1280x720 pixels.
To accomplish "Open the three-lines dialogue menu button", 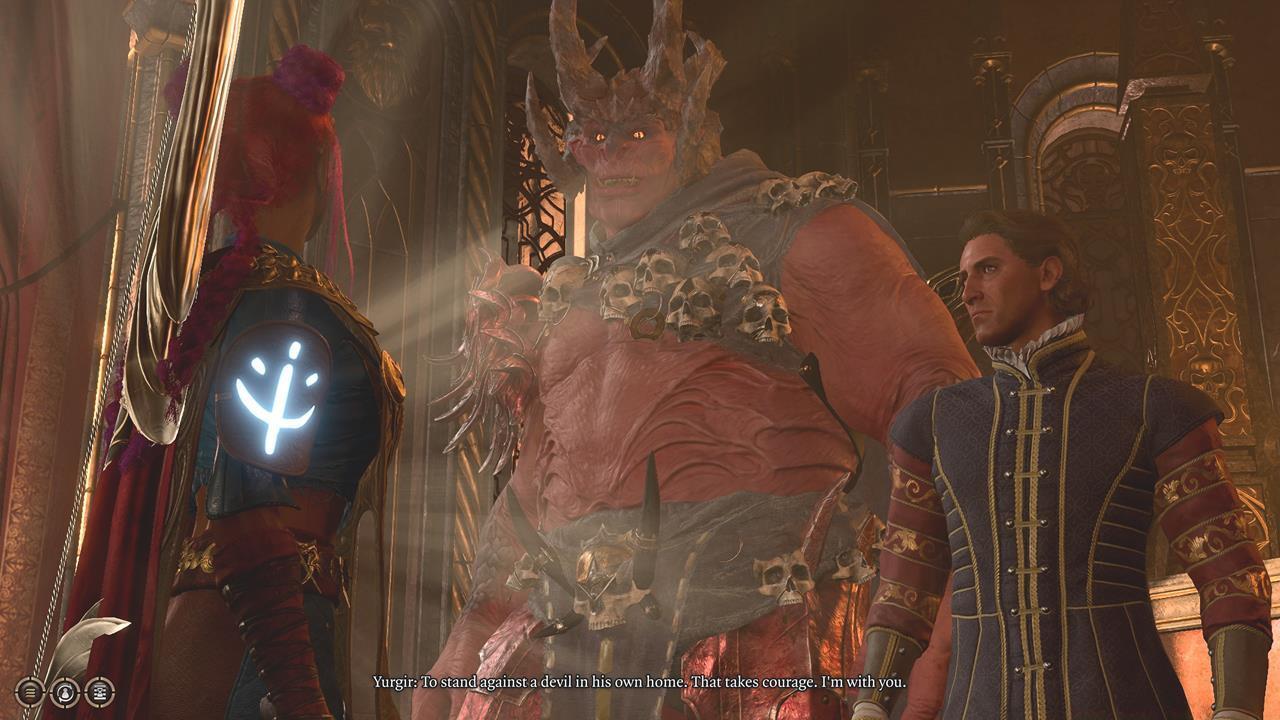I will (30, 691).
